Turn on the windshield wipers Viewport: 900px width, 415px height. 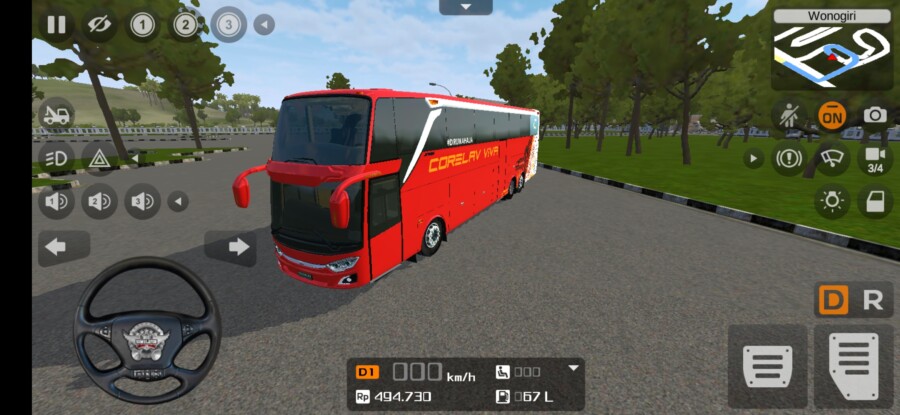point(830,158)
